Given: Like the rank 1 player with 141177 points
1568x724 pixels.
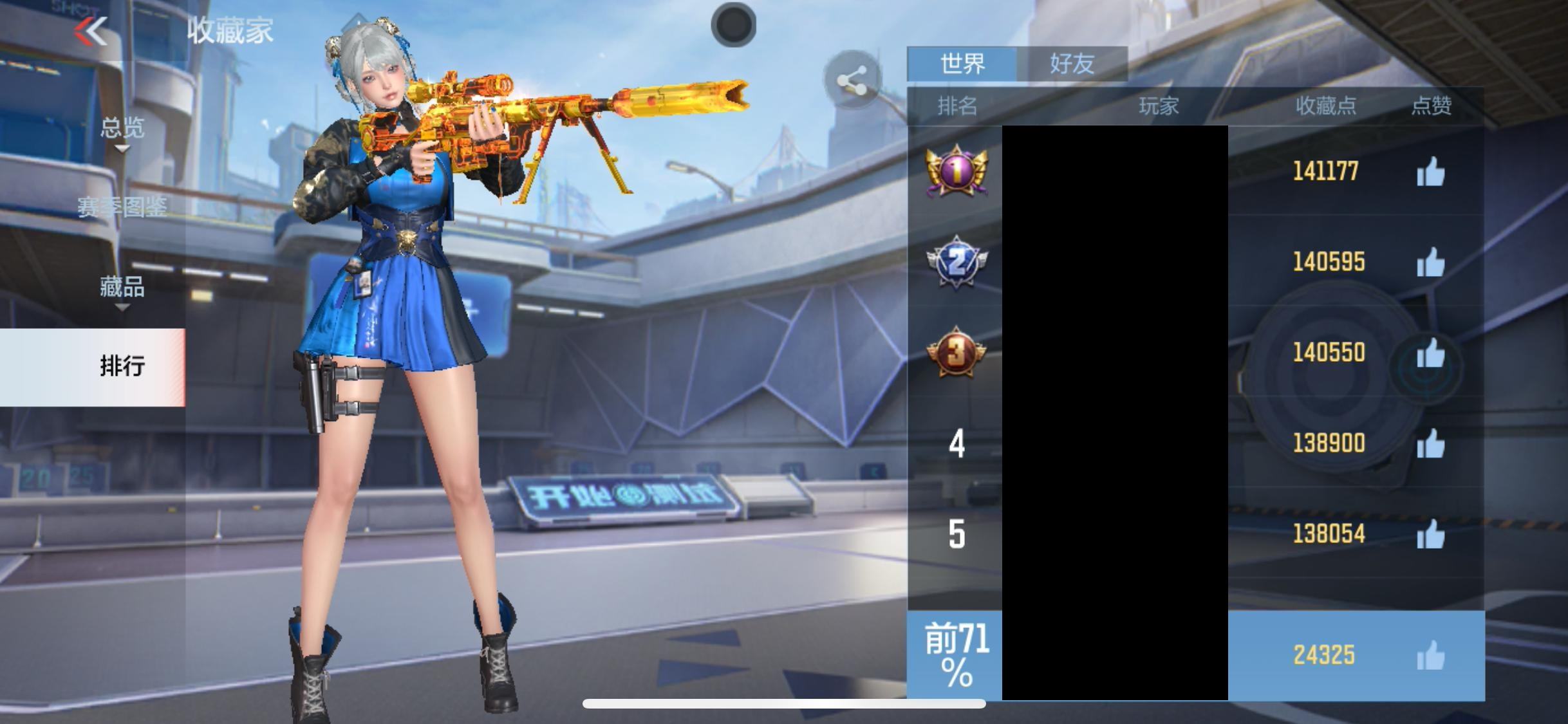Looking at the screenshot, I should pyautogui.click(x=1430, y=172).
